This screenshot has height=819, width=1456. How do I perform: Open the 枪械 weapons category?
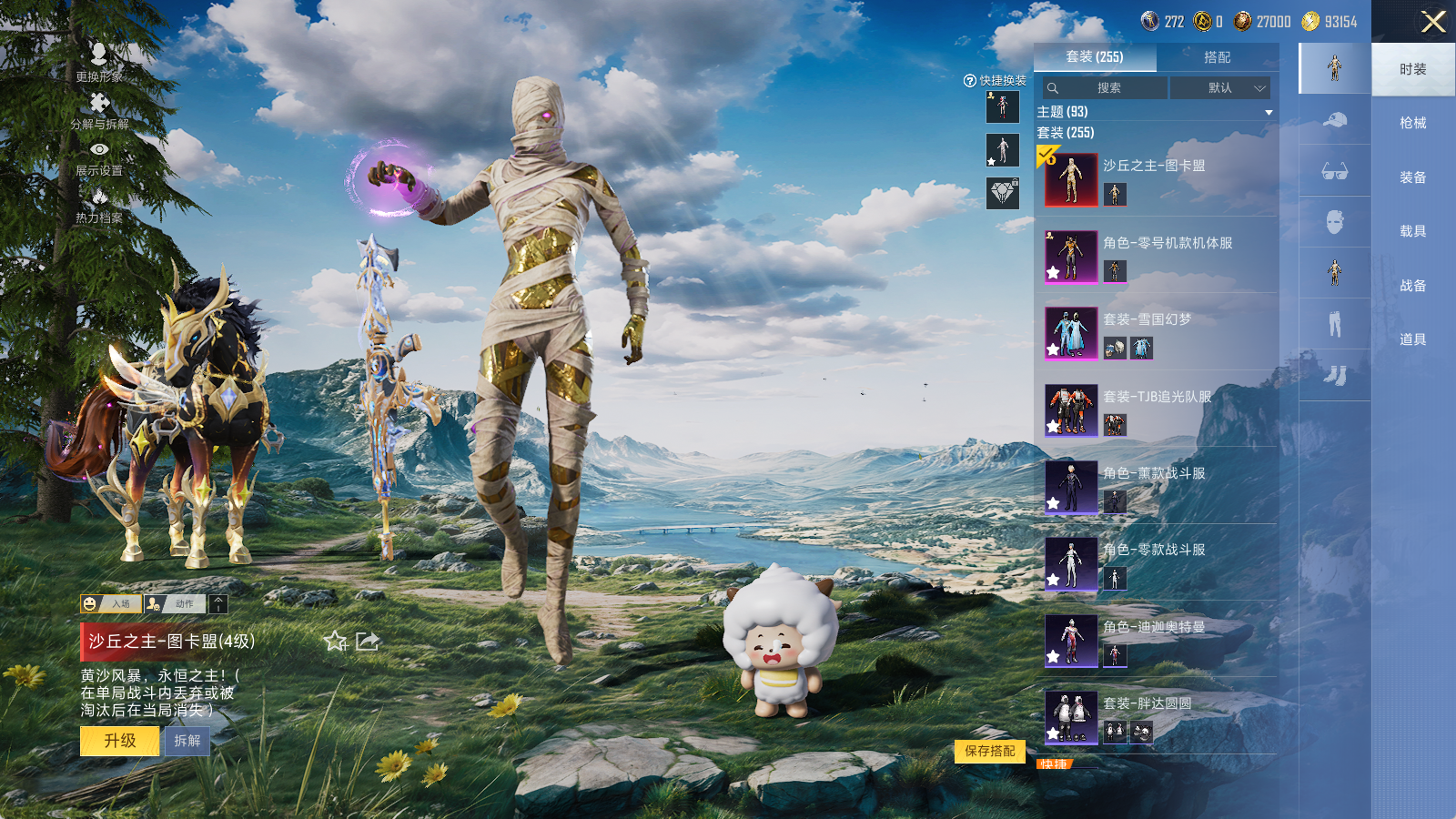1412,123
